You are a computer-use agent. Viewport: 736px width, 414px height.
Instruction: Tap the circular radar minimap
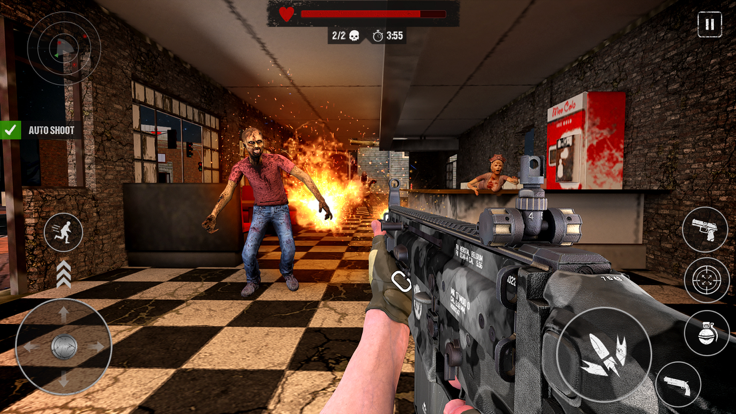tap(63, 47)
